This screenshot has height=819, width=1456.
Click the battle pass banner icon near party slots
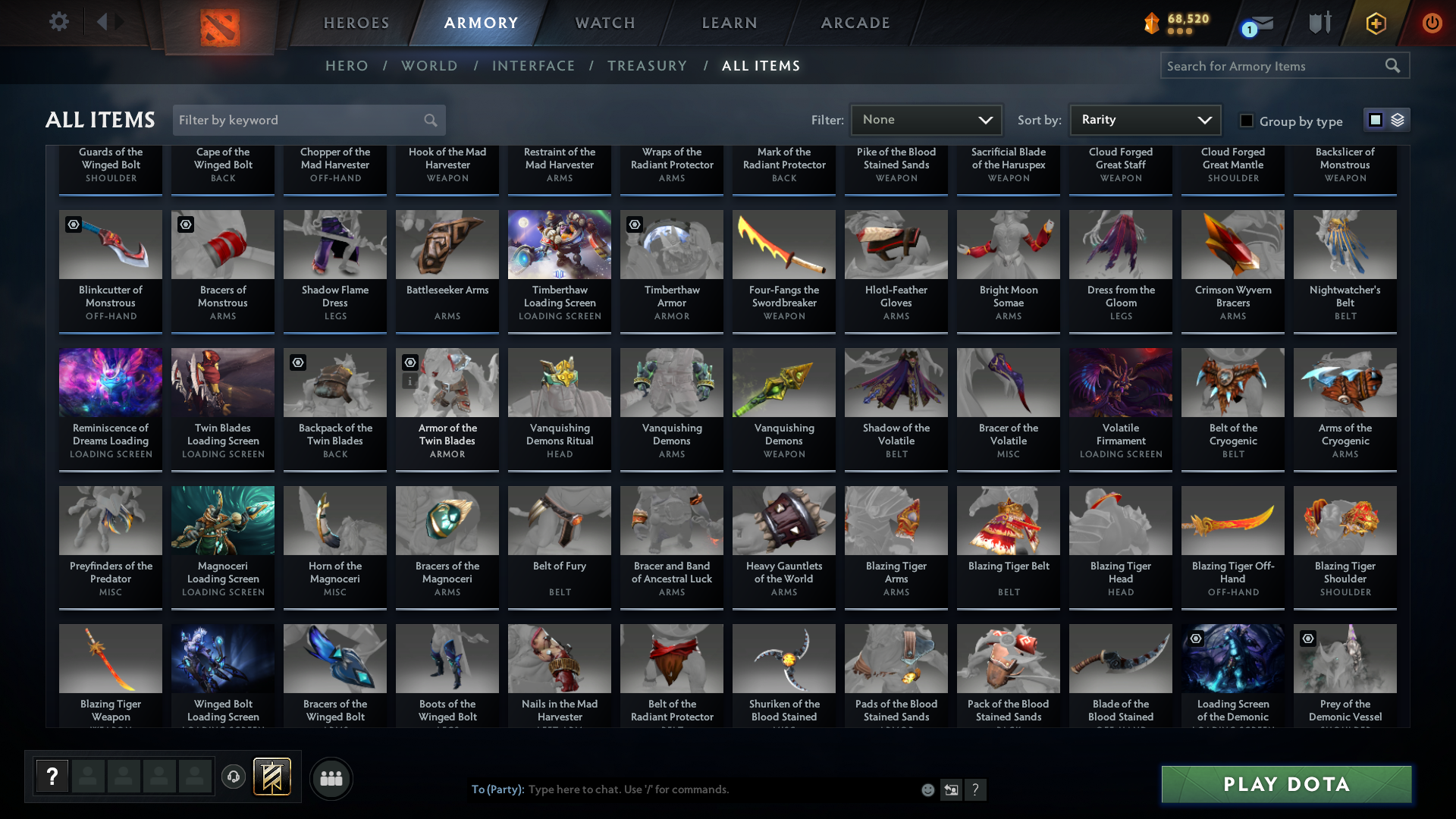tap(271, 777)
